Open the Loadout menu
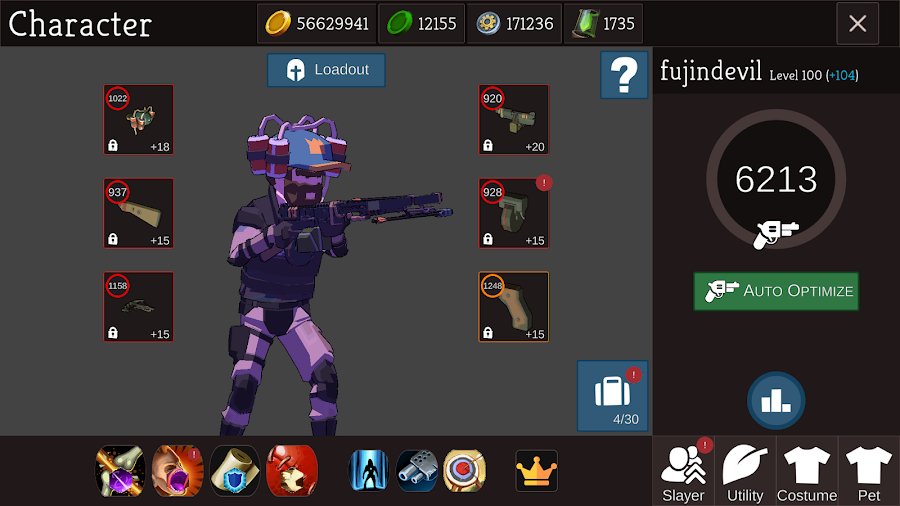The width and height of the screenshot is (900, 506). (x=326, y=70)
